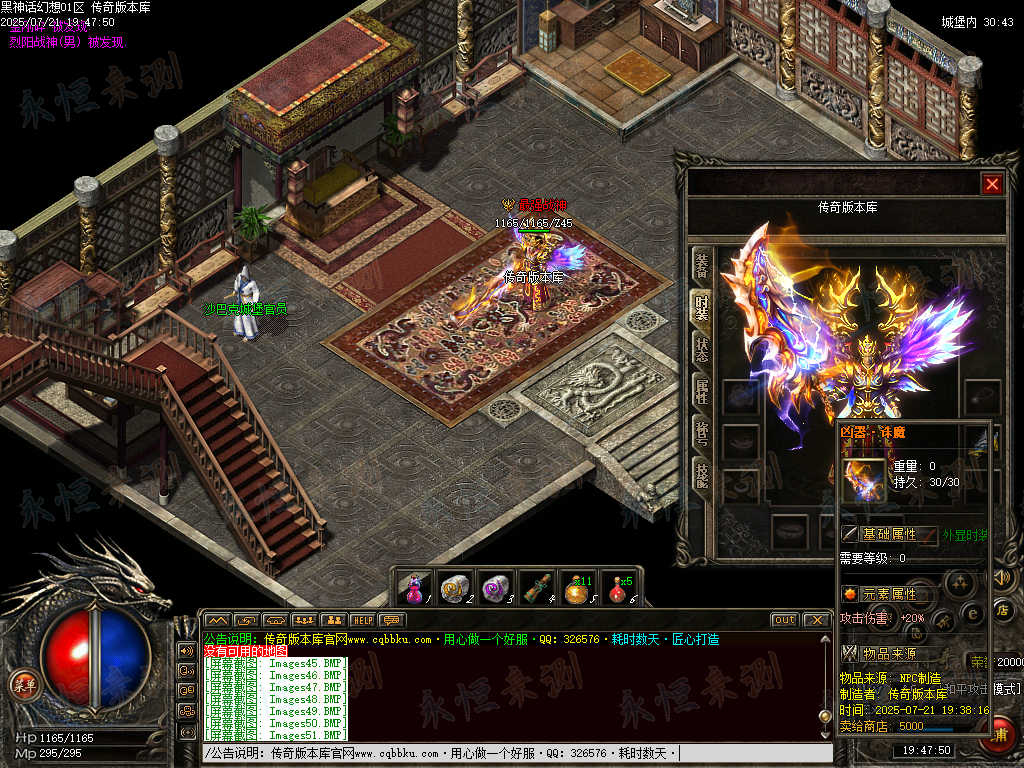
Task: Open the 店 shop round button
Action: coord(1005,609)
